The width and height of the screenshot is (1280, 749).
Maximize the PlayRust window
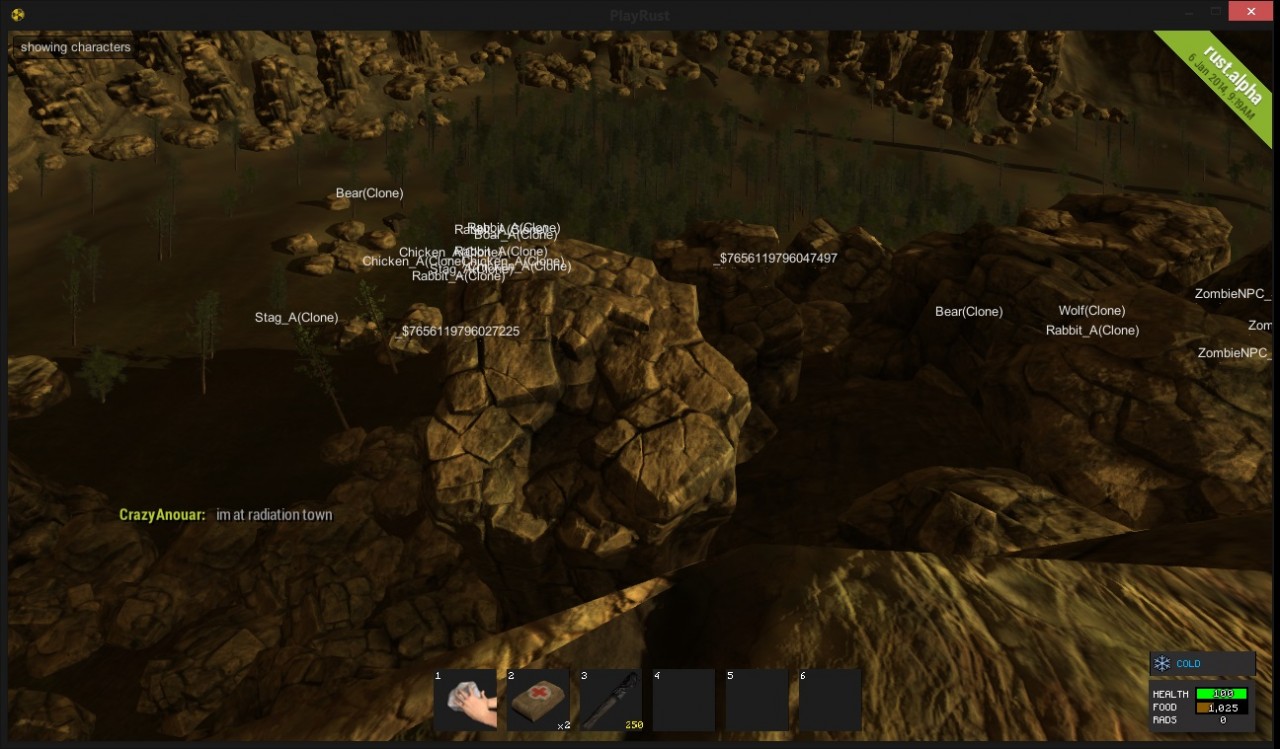1217,13
